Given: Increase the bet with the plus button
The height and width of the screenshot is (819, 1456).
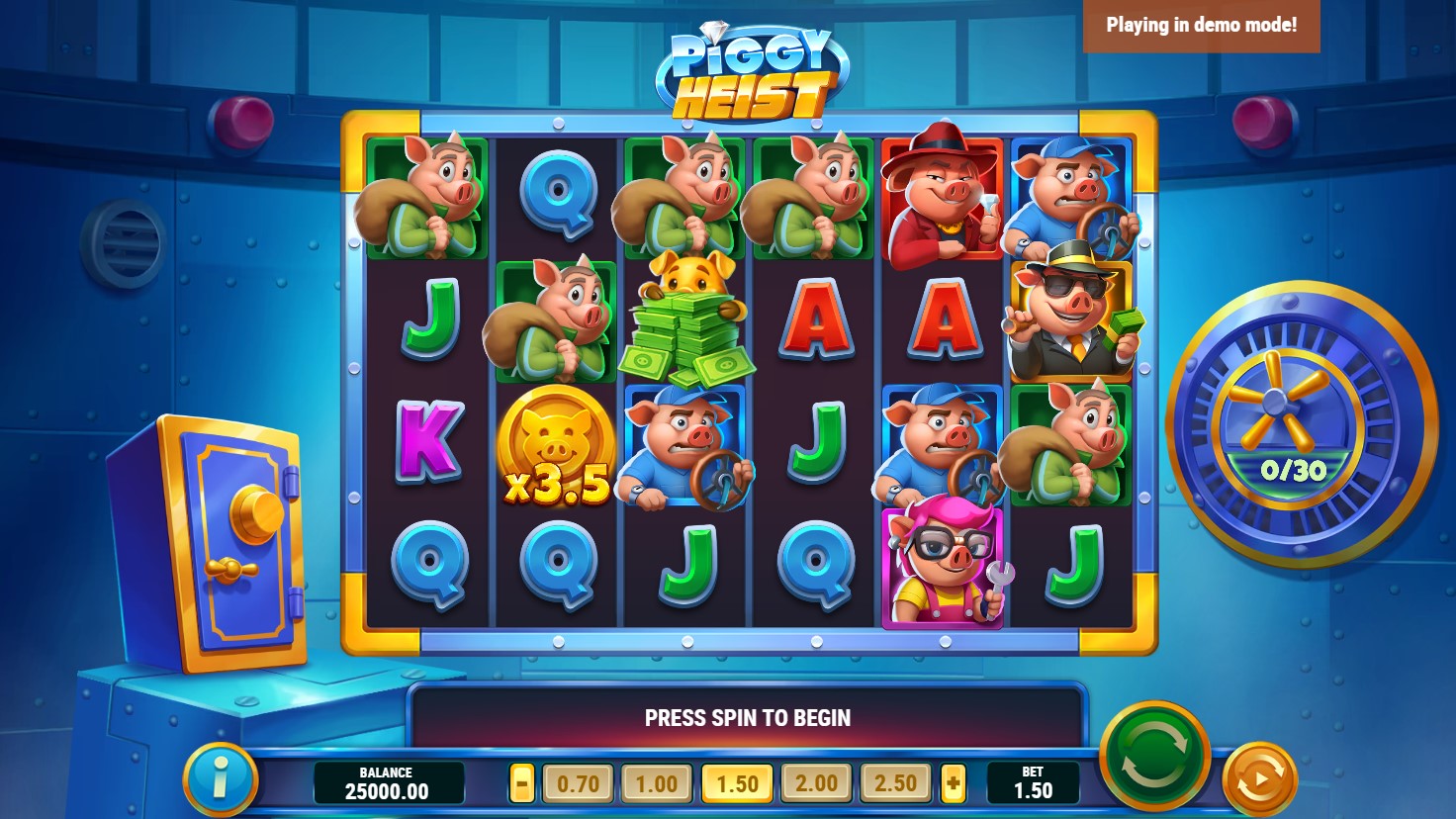Looking at the screenshot, I should click(953, 784).
